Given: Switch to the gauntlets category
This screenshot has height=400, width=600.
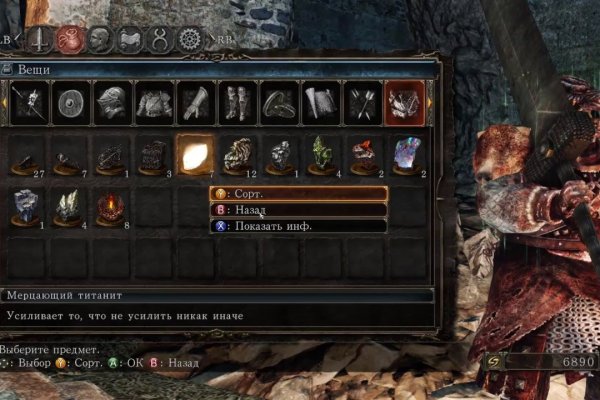Looking at the screenshot, I should click(x=194, y=103).
